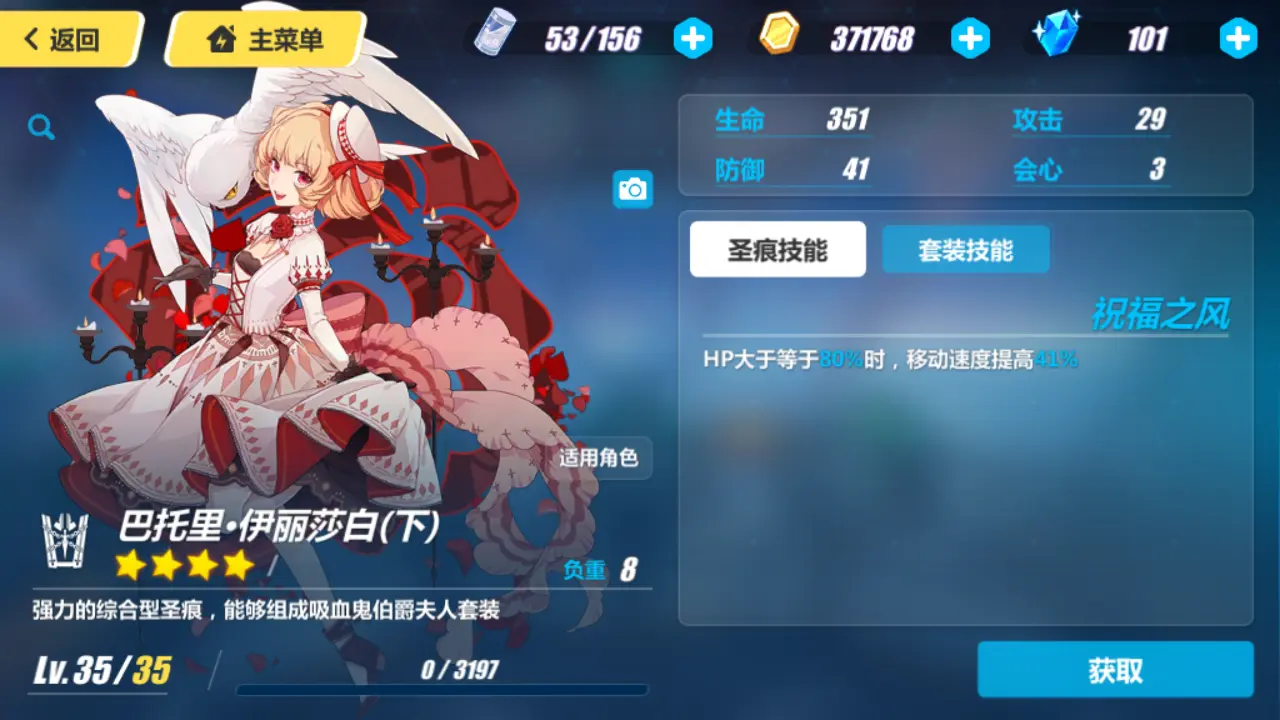The height and width of the screenshot is (720, 1280).
Task: Click the camera icon beside the artwork
Action: [x=633, y=189]
